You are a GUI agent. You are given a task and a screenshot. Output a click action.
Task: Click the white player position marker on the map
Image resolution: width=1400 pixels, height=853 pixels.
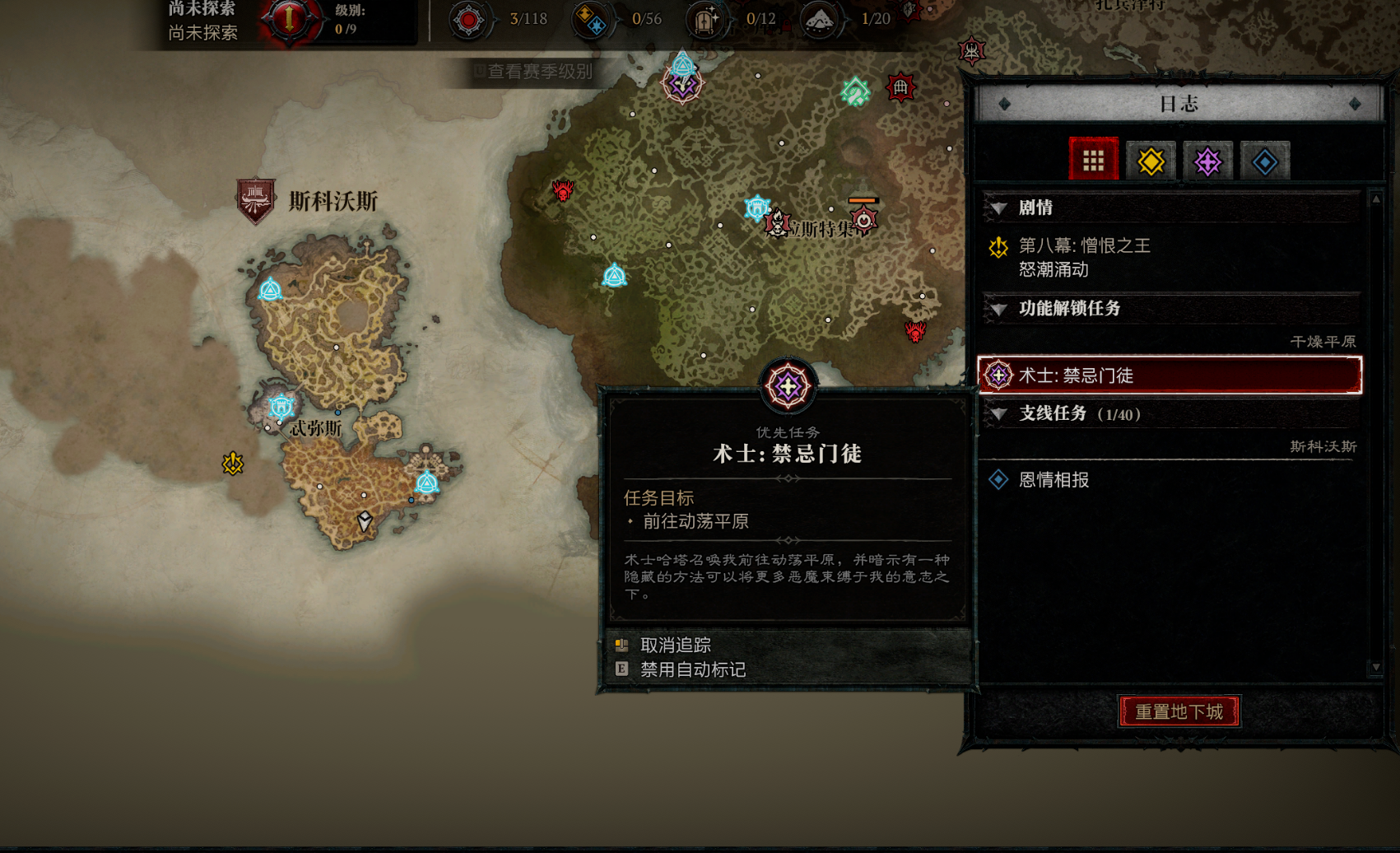point(363,520)
